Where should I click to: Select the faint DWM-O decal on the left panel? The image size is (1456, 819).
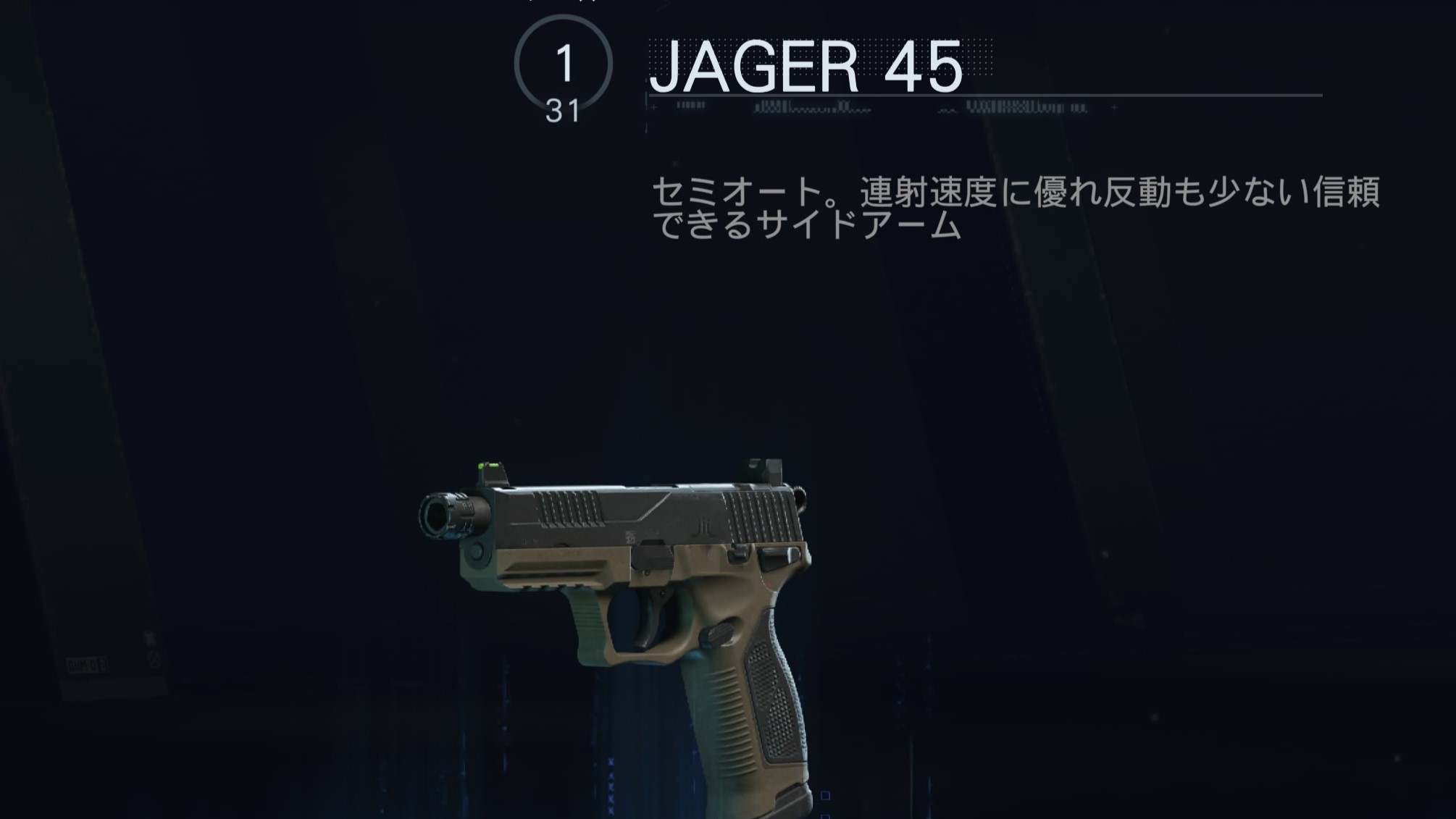pyautogui.click(x=87, y=664)
